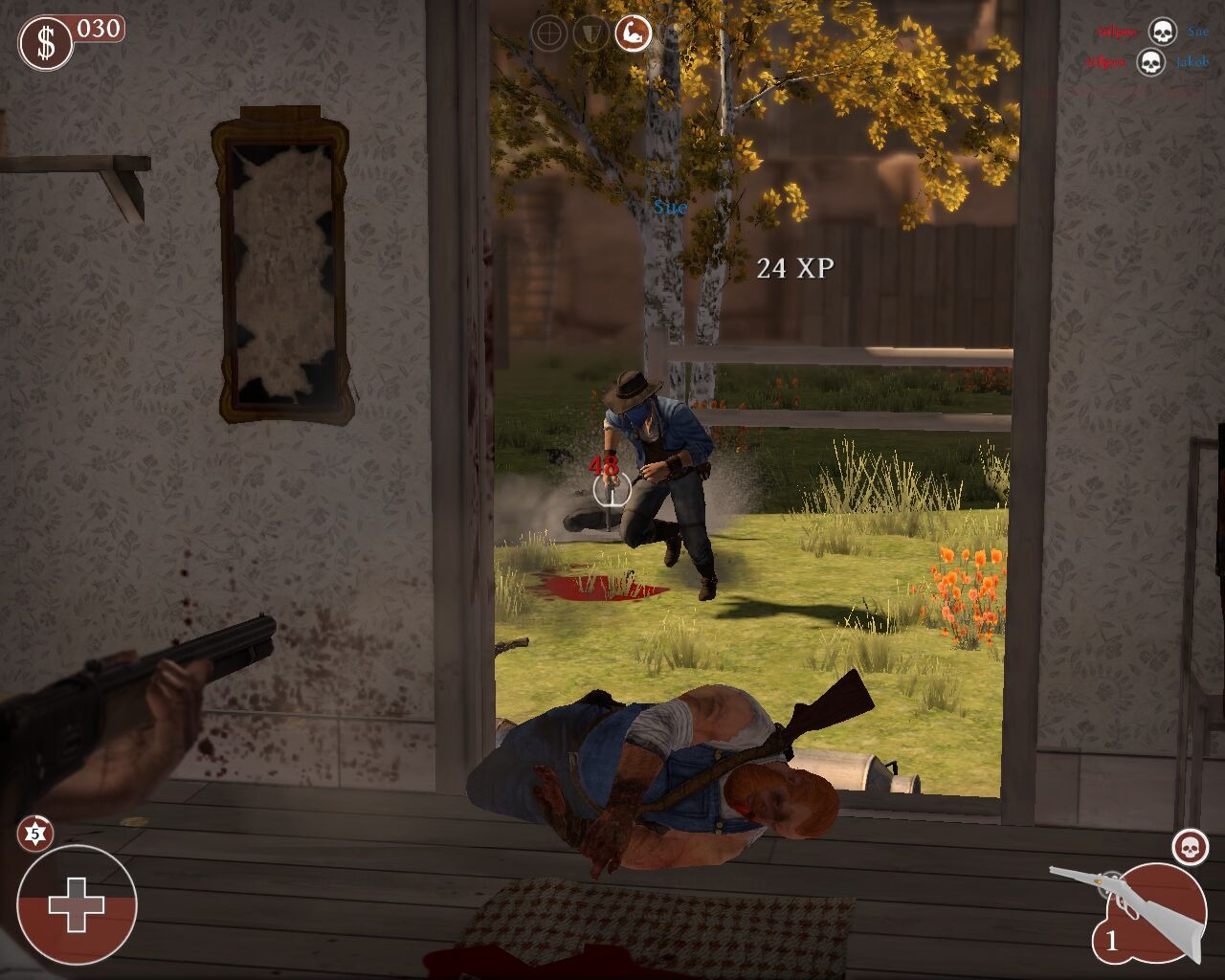This screenshot has height=980, width=1225.
Task: Activate the flexed arm synergy icon
Action: (632, 34)
